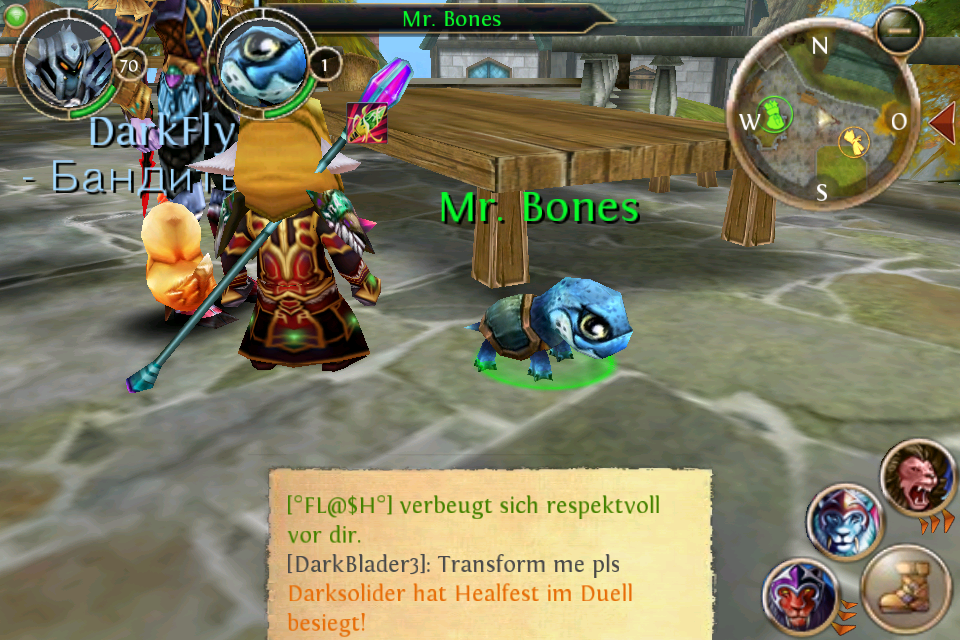Collapse the minimap with the red arrow
960x640 pixels.
coord(943,121)
